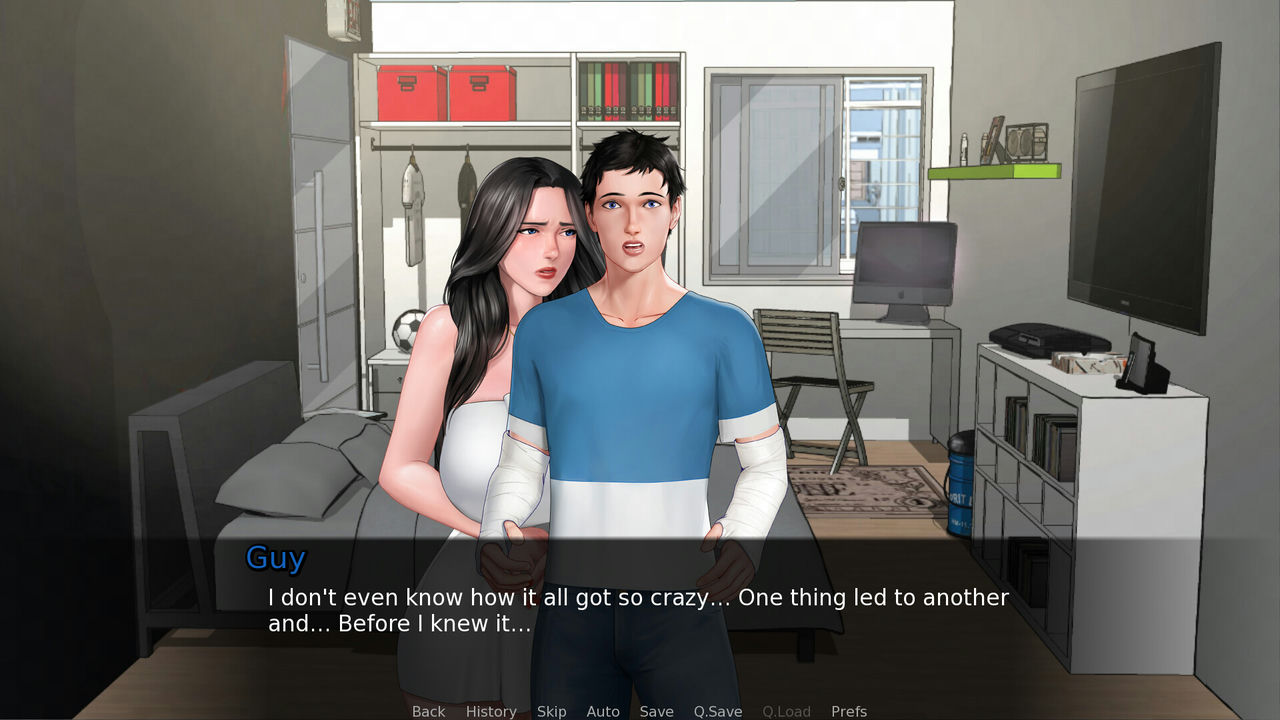Open the History log
This screenshot has width=1280, height=720.
490,711
